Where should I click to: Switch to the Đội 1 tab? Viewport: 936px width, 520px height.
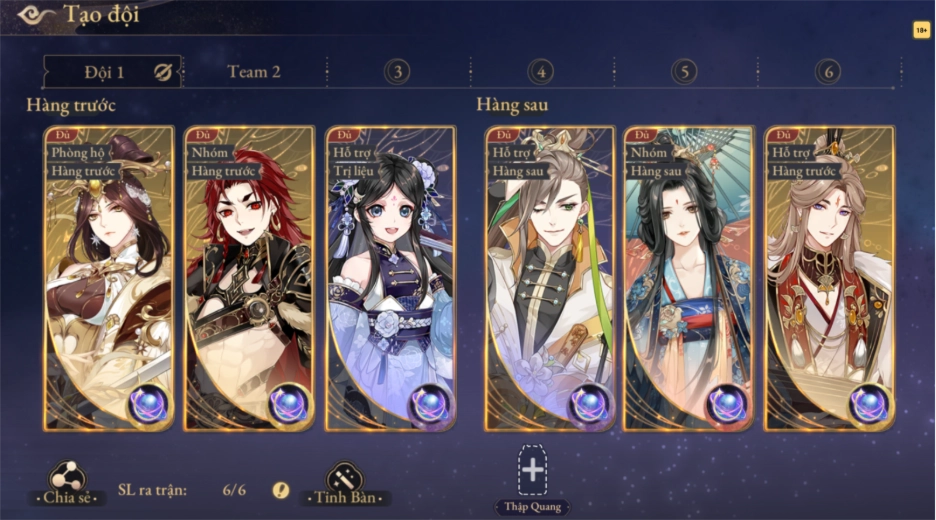(x=104, y=72)
